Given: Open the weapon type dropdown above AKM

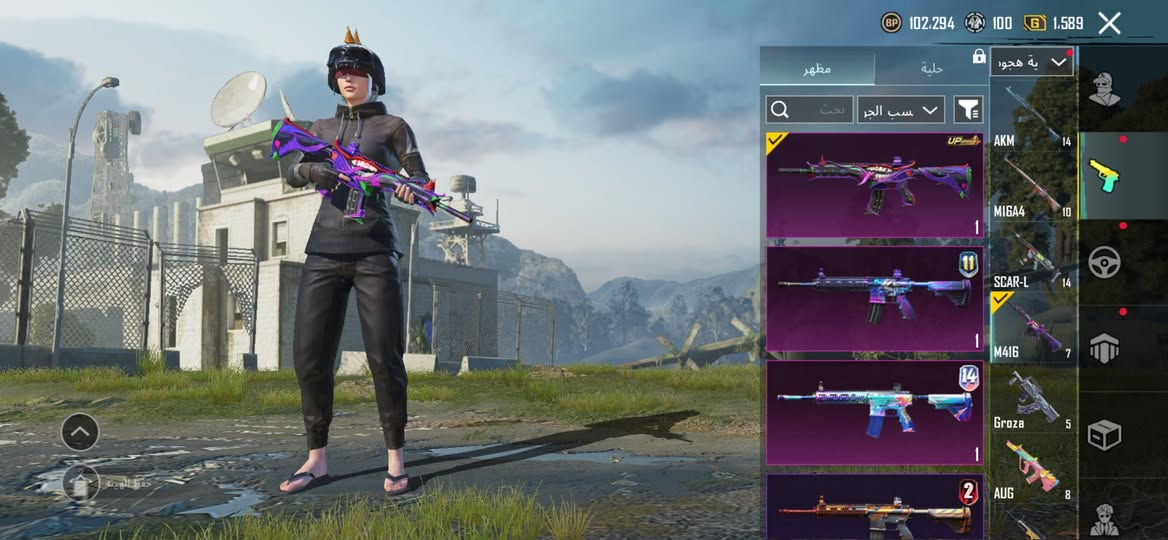Looking at the screenshot, I should [1032, 63].
